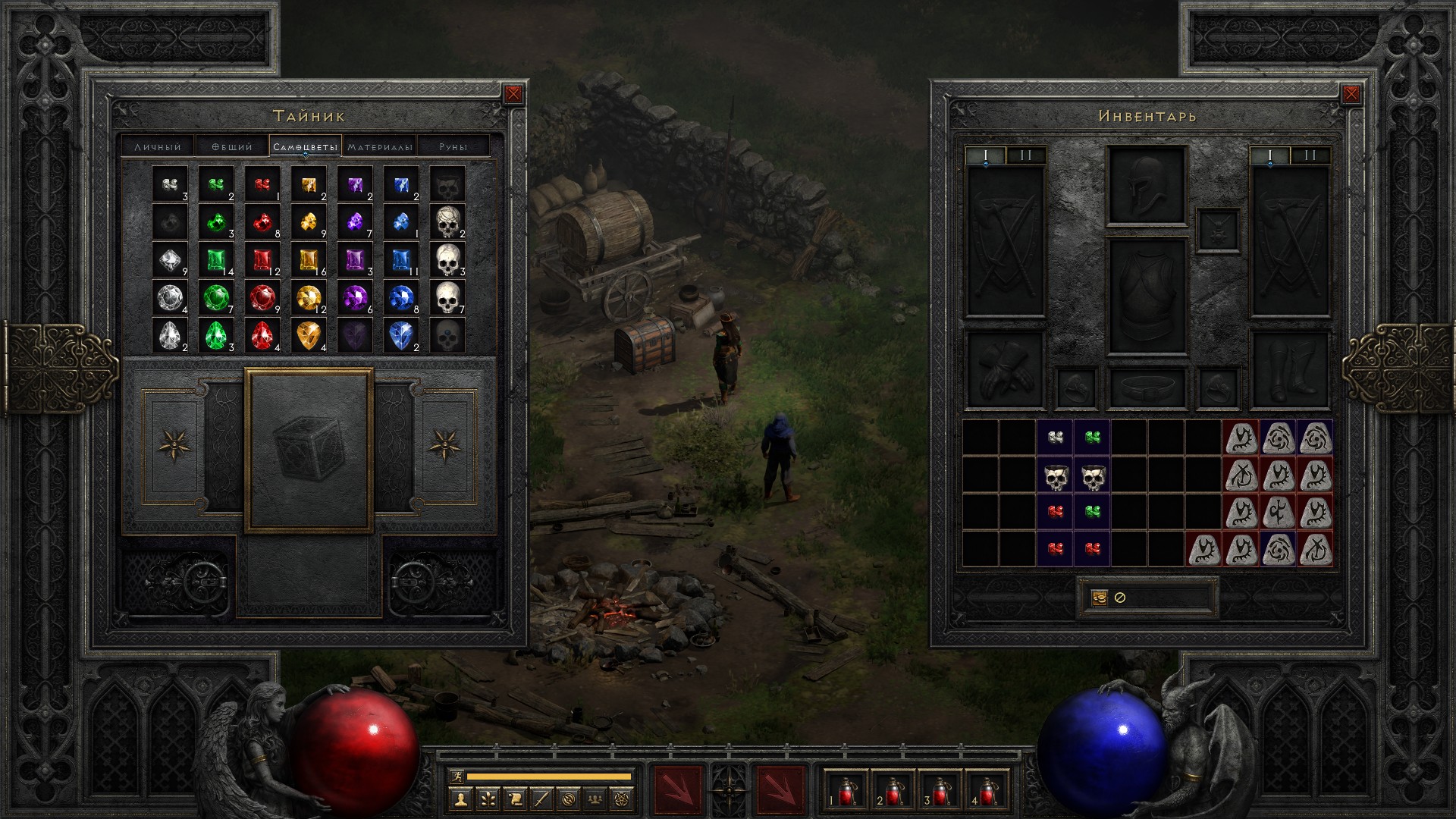1456x819 pixels.
Task: Click the gold stash button under inventory
Action: 1099,598
